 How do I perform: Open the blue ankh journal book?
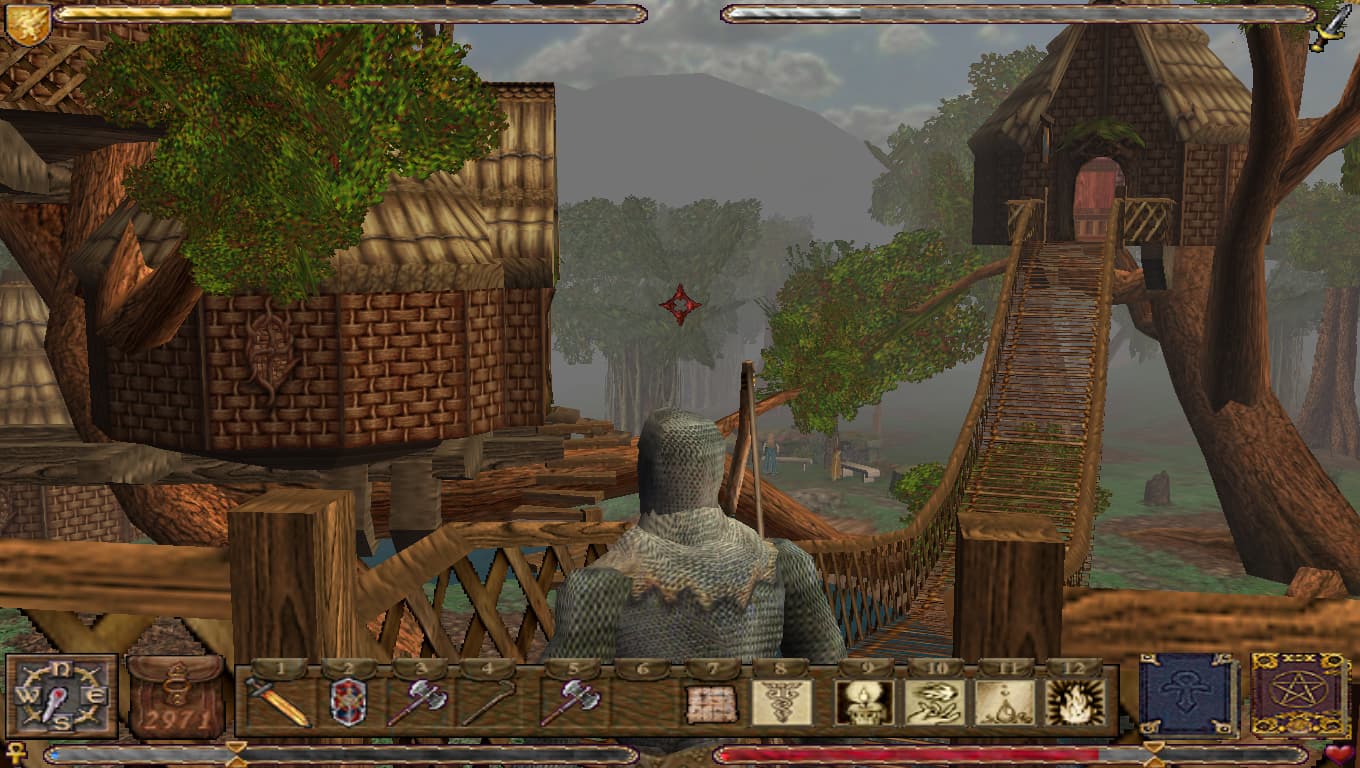pos(1188,695)
